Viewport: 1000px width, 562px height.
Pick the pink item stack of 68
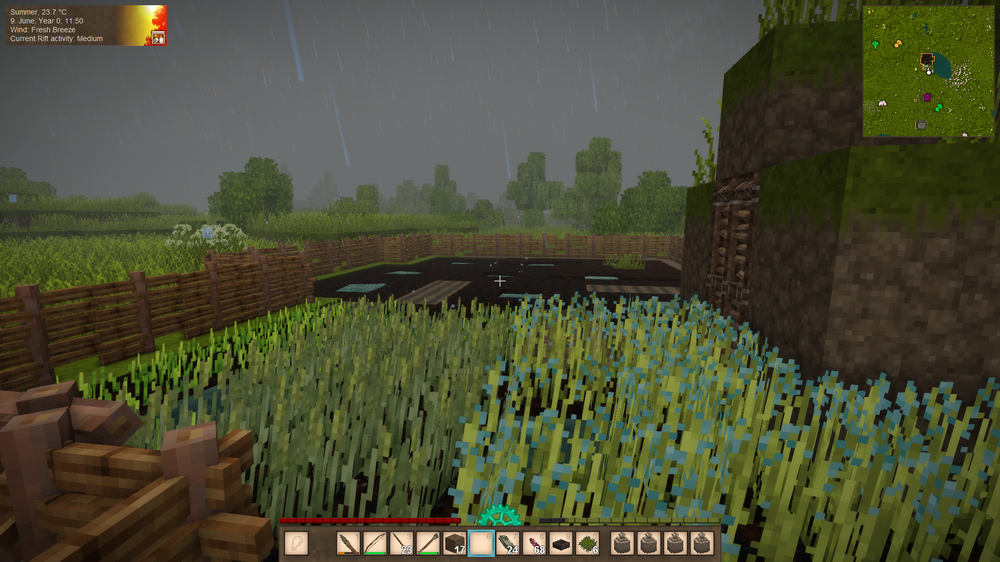point(535,544)
